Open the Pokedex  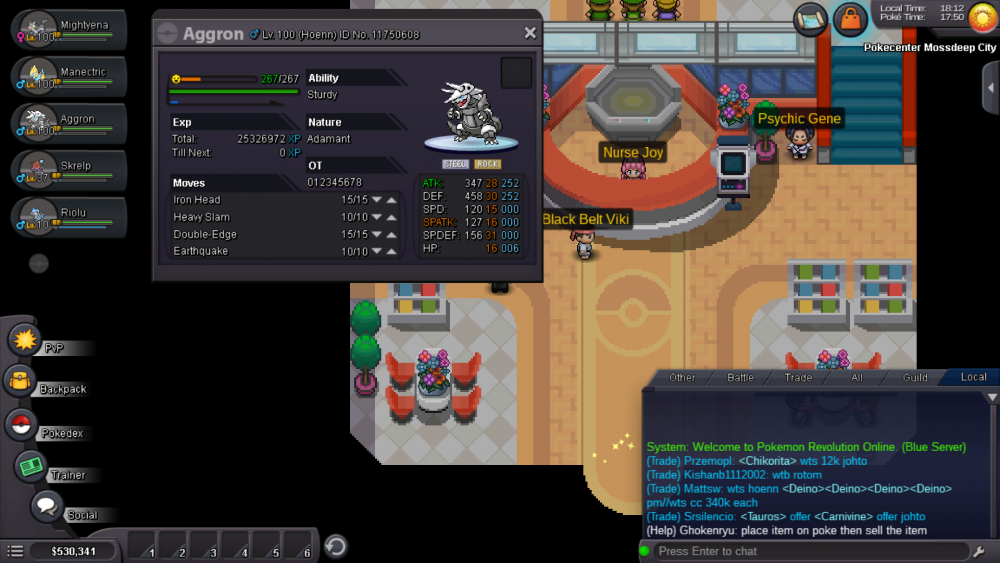(21, 425)
